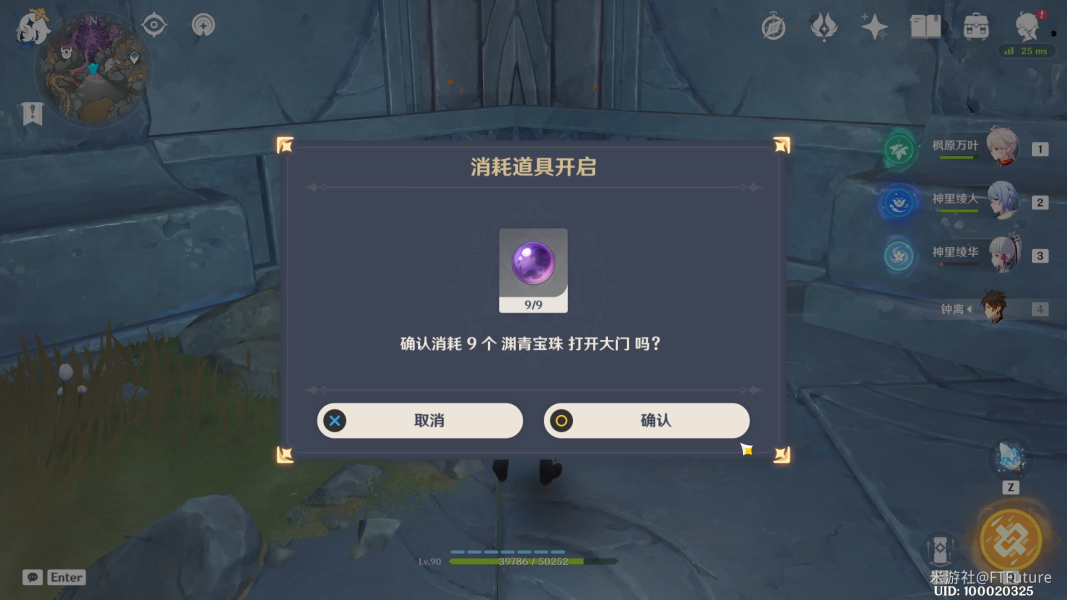Open the inventory bag icon
Image resolution: width=1067 pixels, height=600 pixels.
tap(976, 27)
